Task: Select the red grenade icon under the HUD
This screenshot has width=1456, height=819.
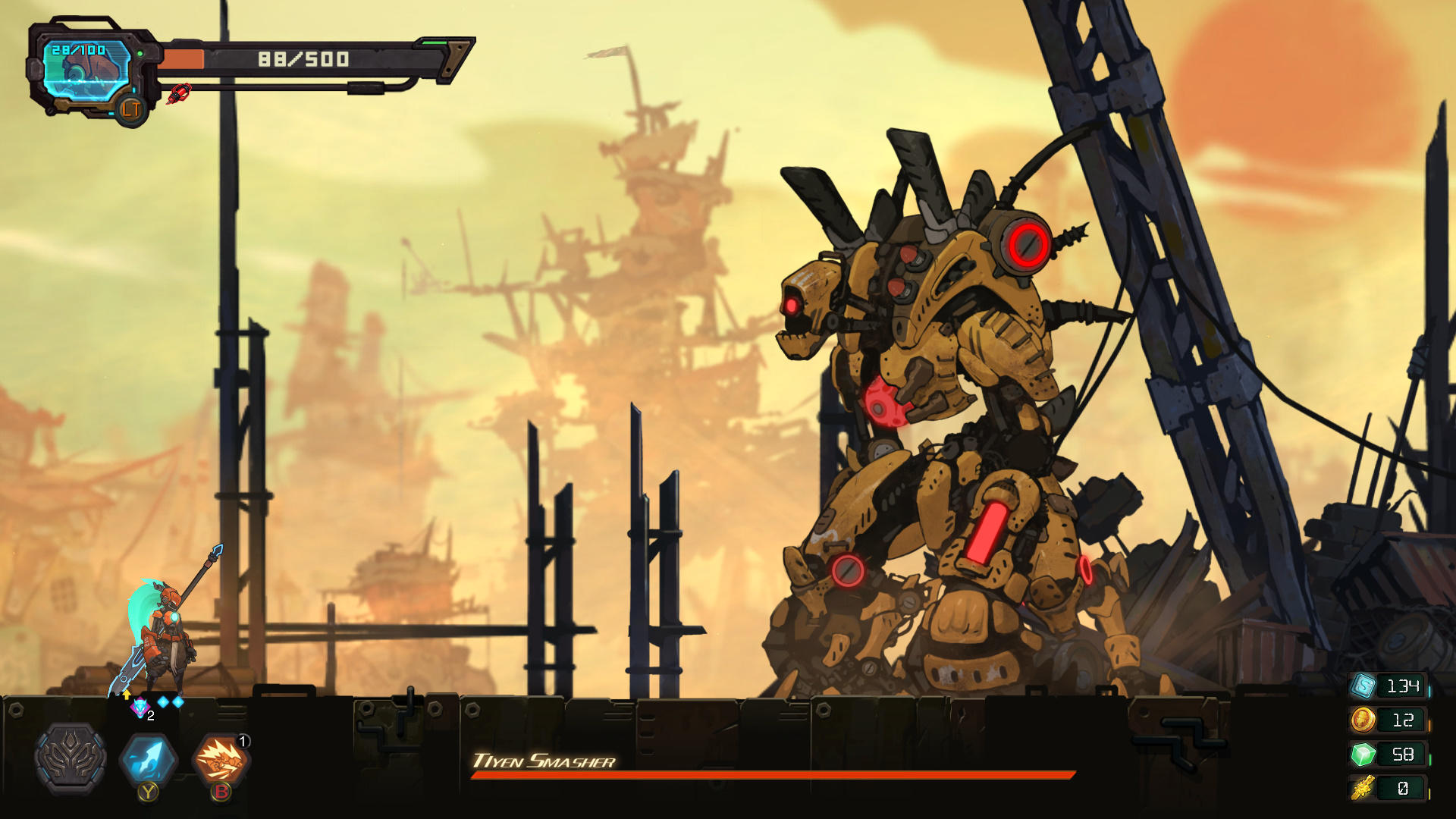Action: [x=180, y=95]
